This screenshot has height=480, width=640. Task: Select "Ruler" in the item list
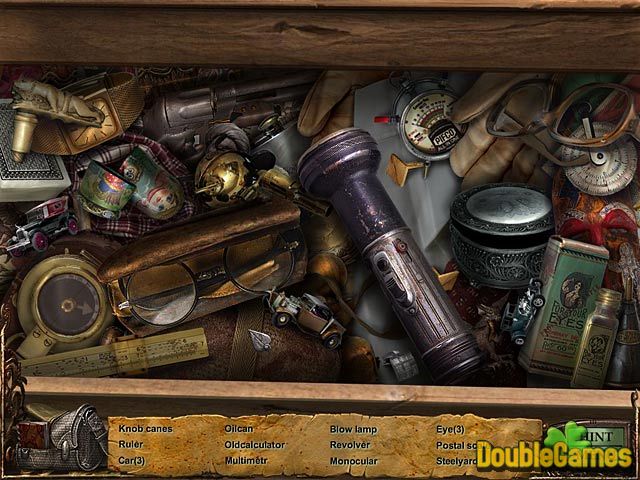point(131,445)
